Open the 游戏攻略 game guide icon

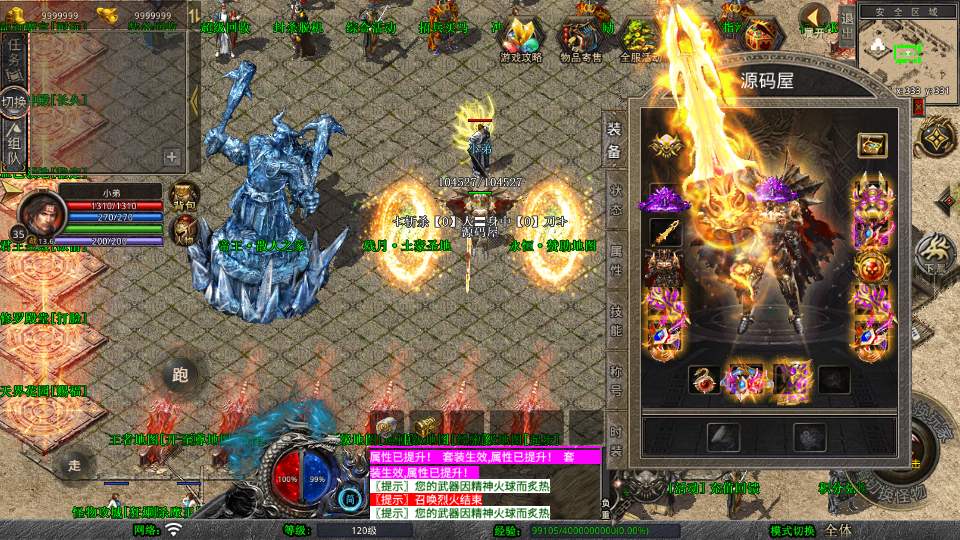click(x=521, y=39)
